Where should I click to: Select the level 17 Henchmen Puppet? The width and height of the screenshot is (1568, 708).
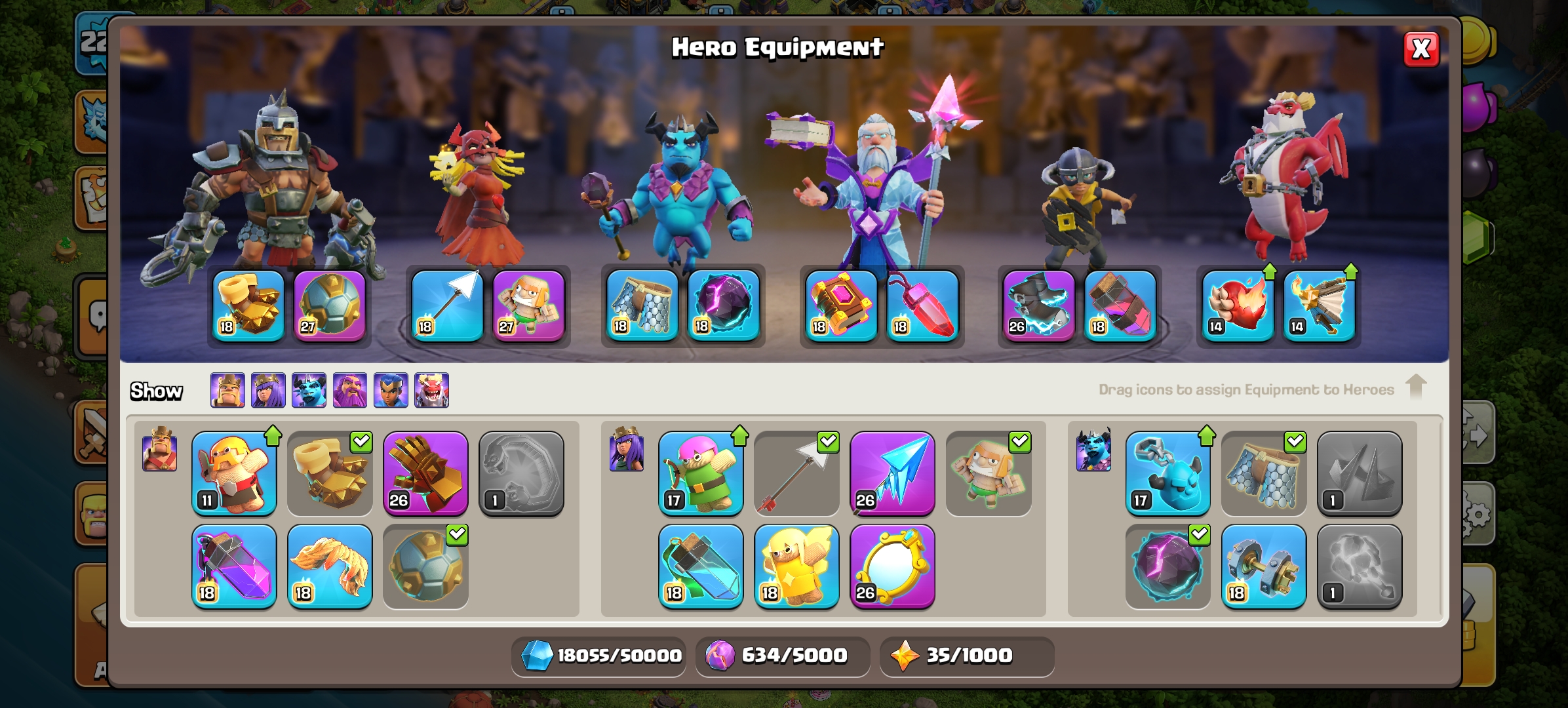click(x=1167, y=473)
